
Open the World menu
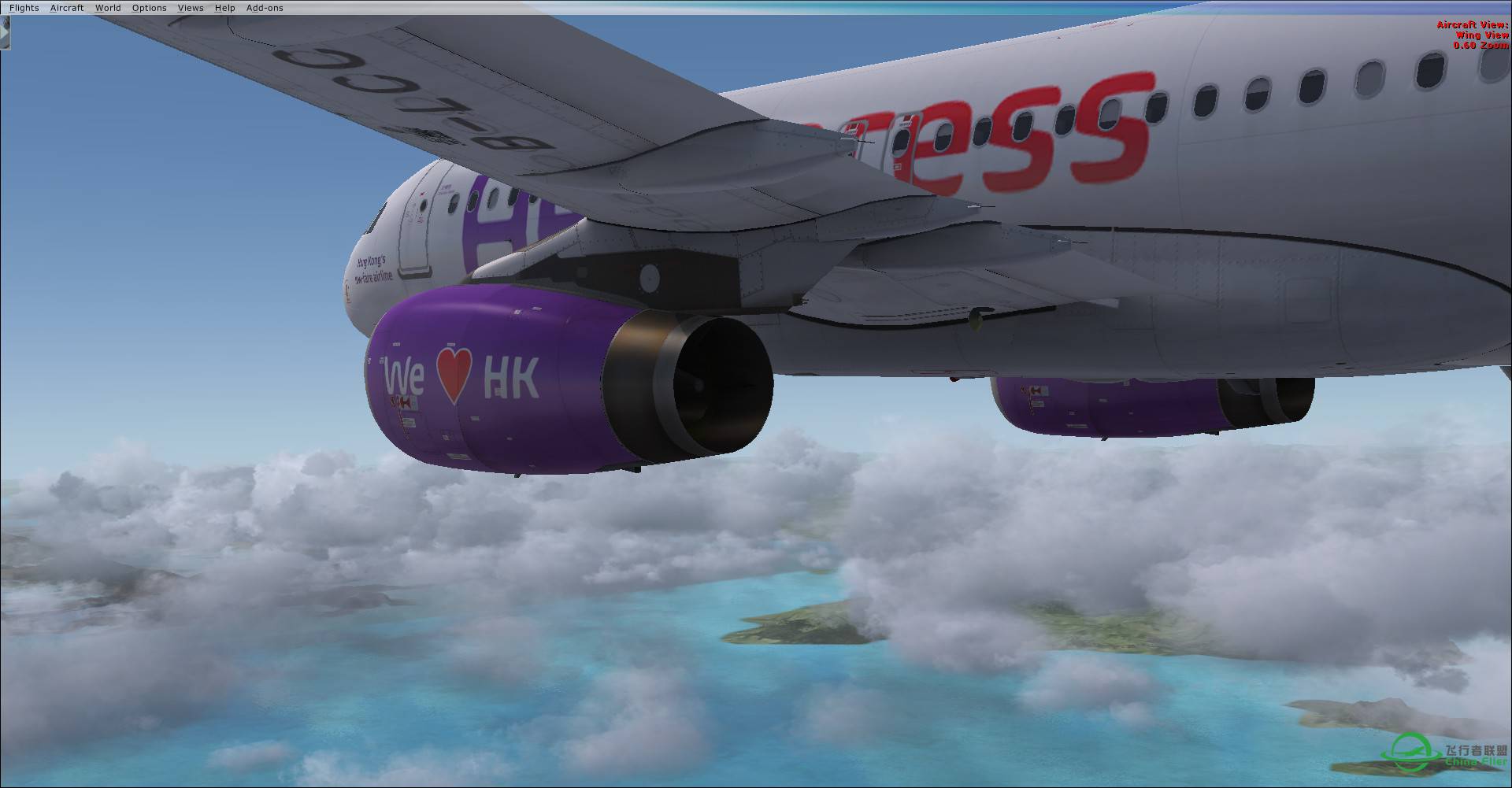[x=108, y=7]
